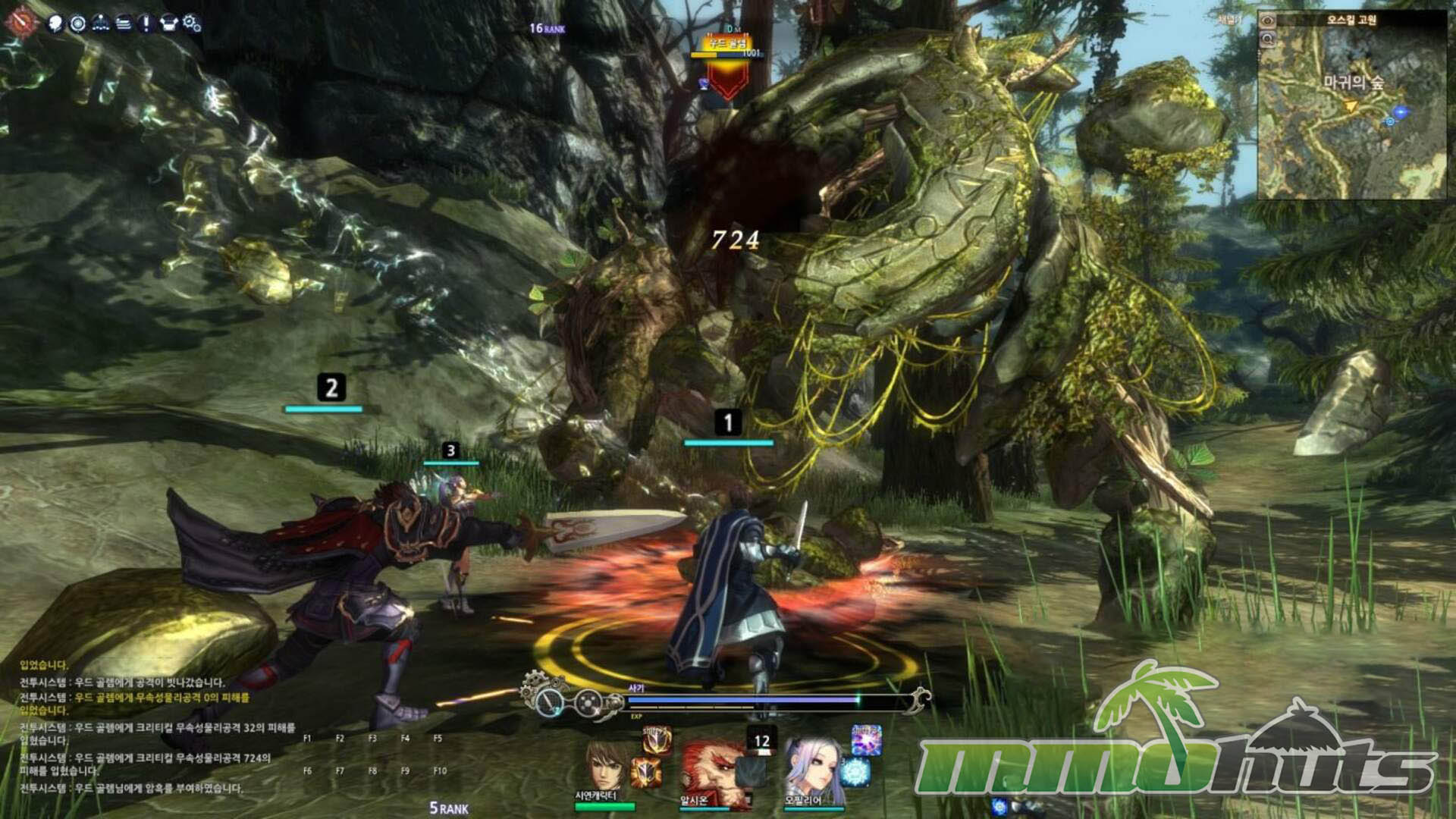Click the circular target icon in top menu
Image resolution: width=1456 pixels, height=819 pixels.
77,24
